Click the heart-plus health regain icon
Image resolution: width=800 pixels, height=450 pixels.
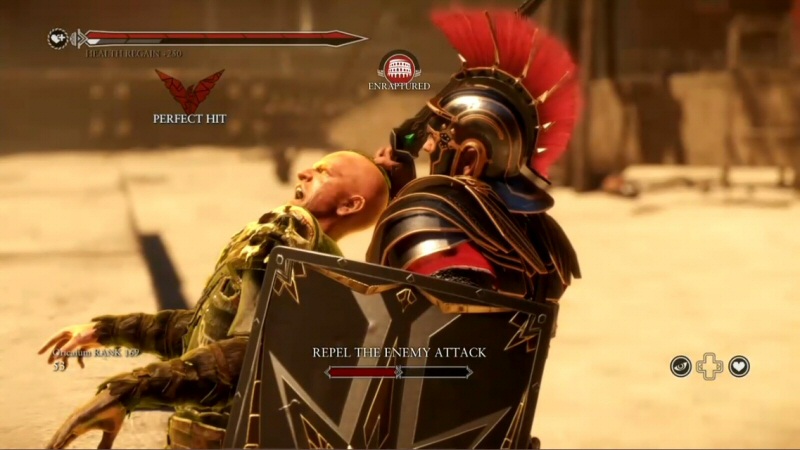58,38
